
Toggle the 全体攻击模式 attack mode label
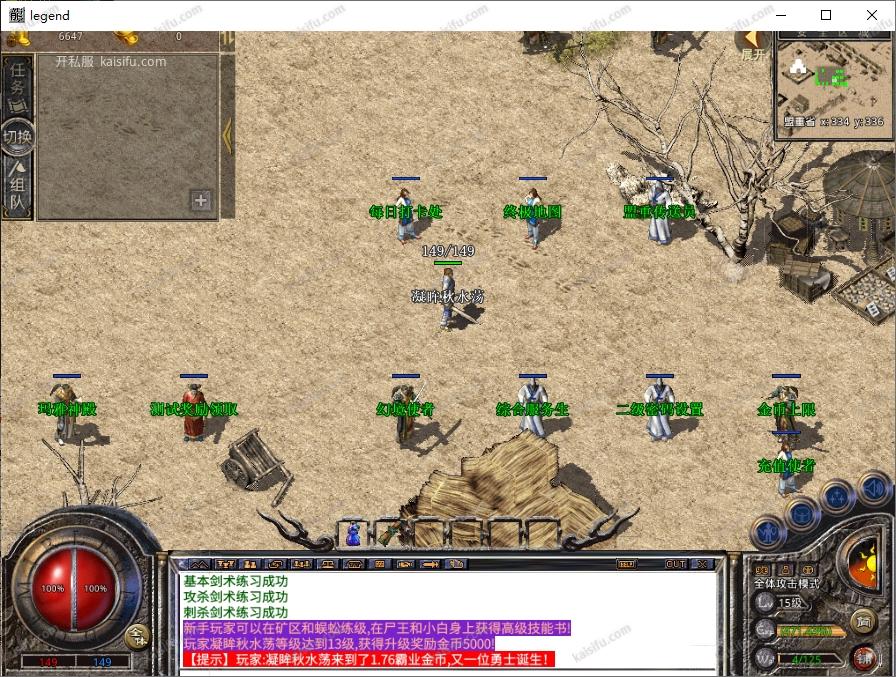click(x=787, y=583)
